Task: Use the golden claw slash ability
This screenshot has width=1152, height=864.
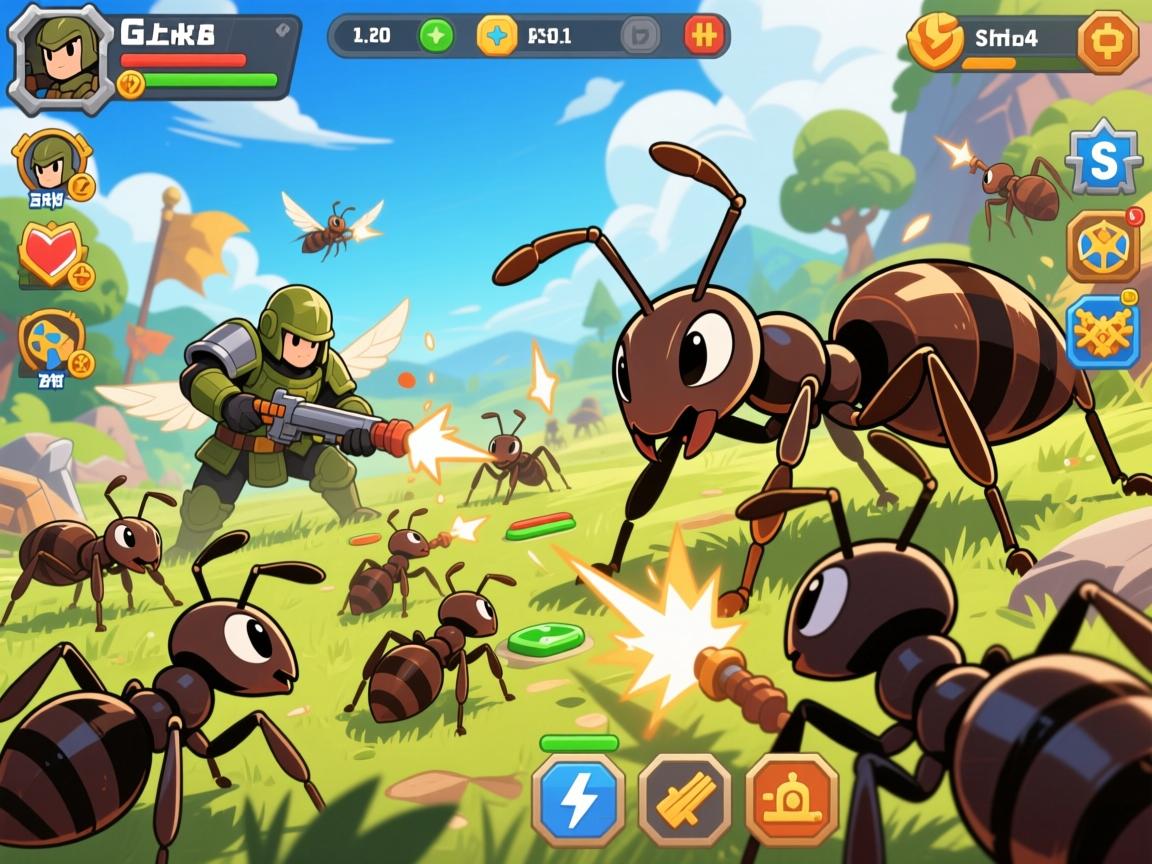Action: [x=685, y=800]
